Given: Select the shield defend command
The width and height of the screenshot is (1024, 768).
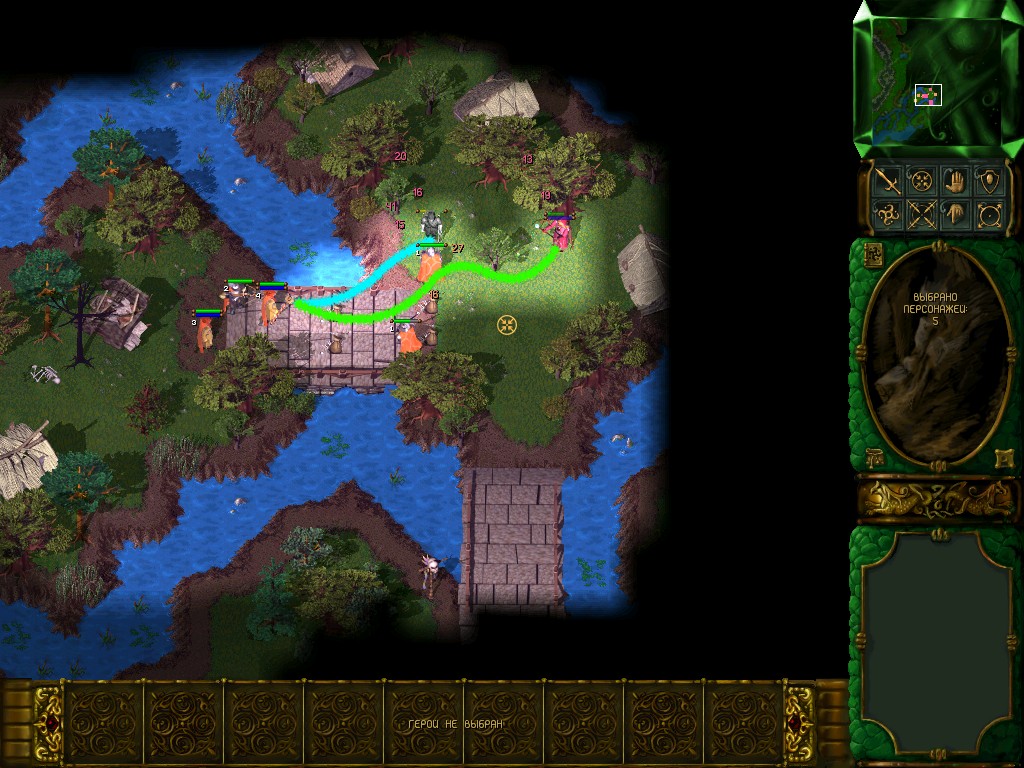Looking at the screenshot, I should (989, 182).
